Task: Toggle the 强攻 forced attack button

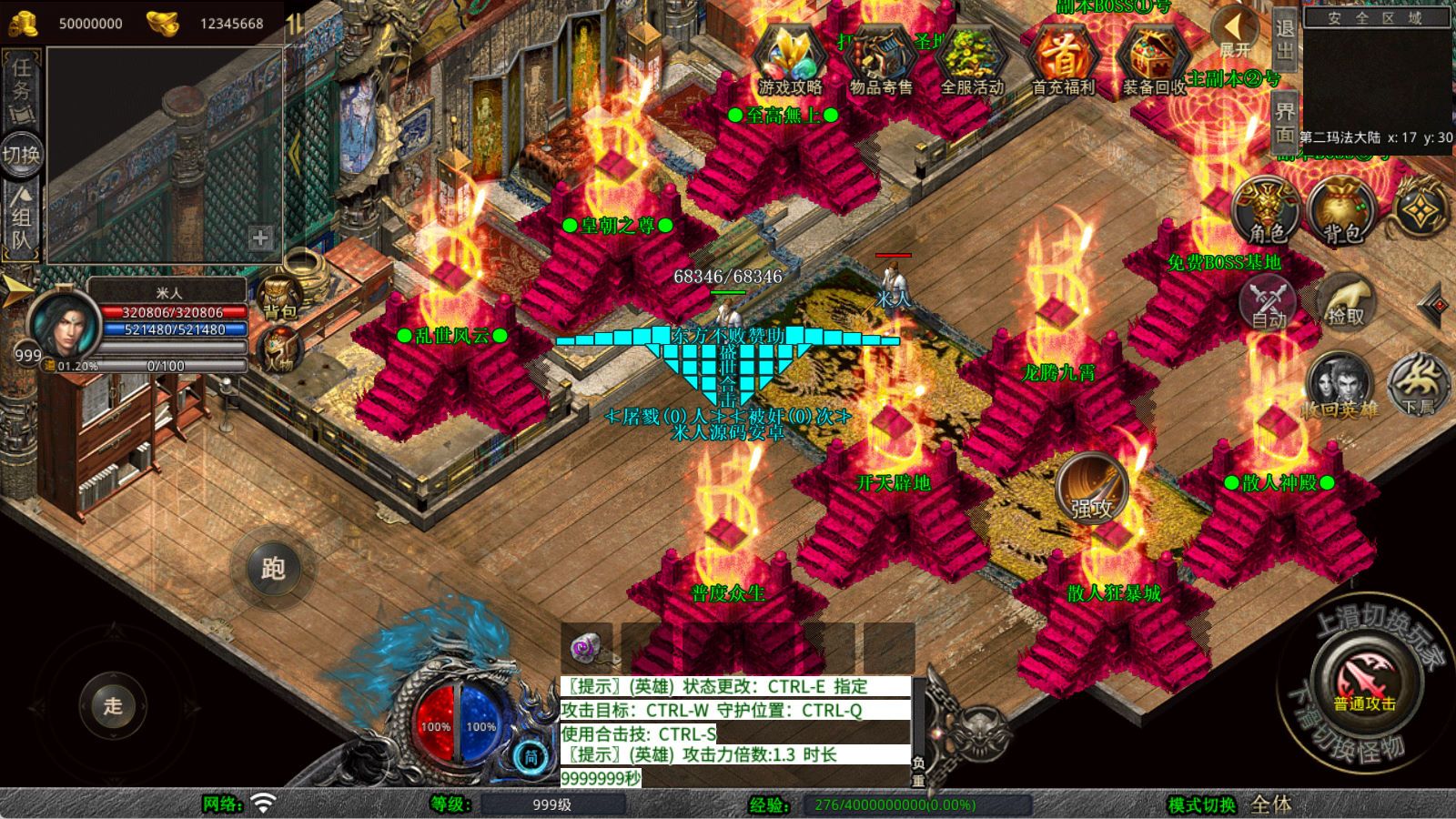Action: click(1091, 489)
